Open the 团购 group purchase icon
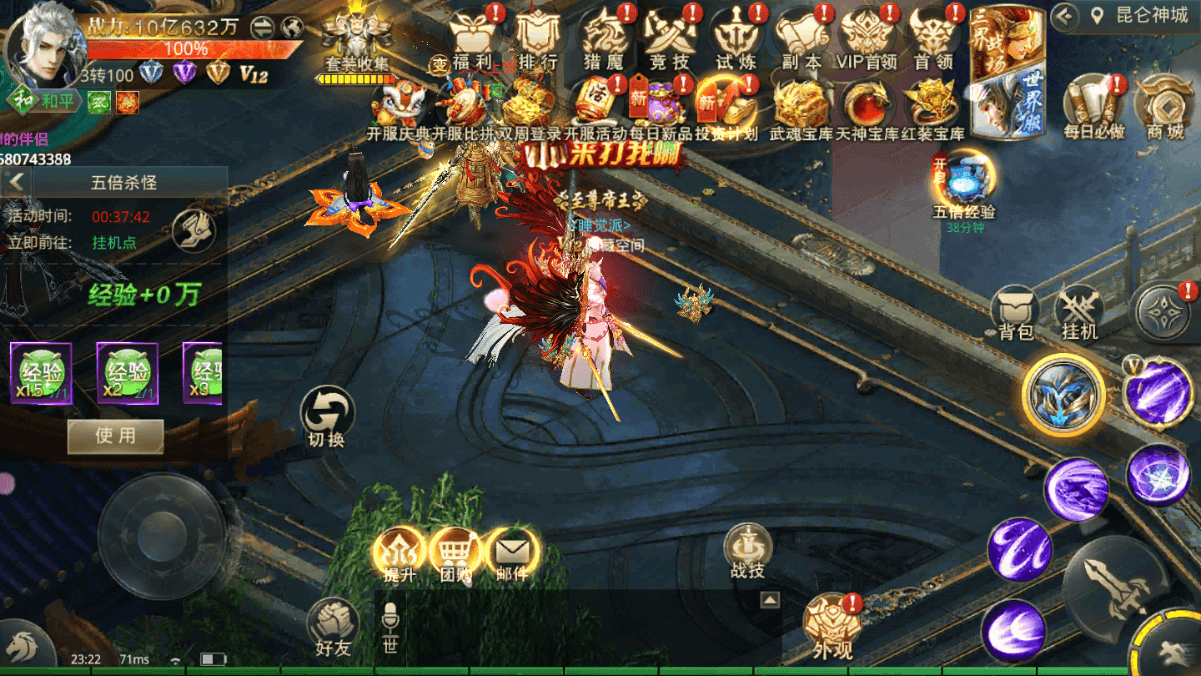Image resolution: width=1201 pixels, height=676 pixels. [x=456, y=554]
